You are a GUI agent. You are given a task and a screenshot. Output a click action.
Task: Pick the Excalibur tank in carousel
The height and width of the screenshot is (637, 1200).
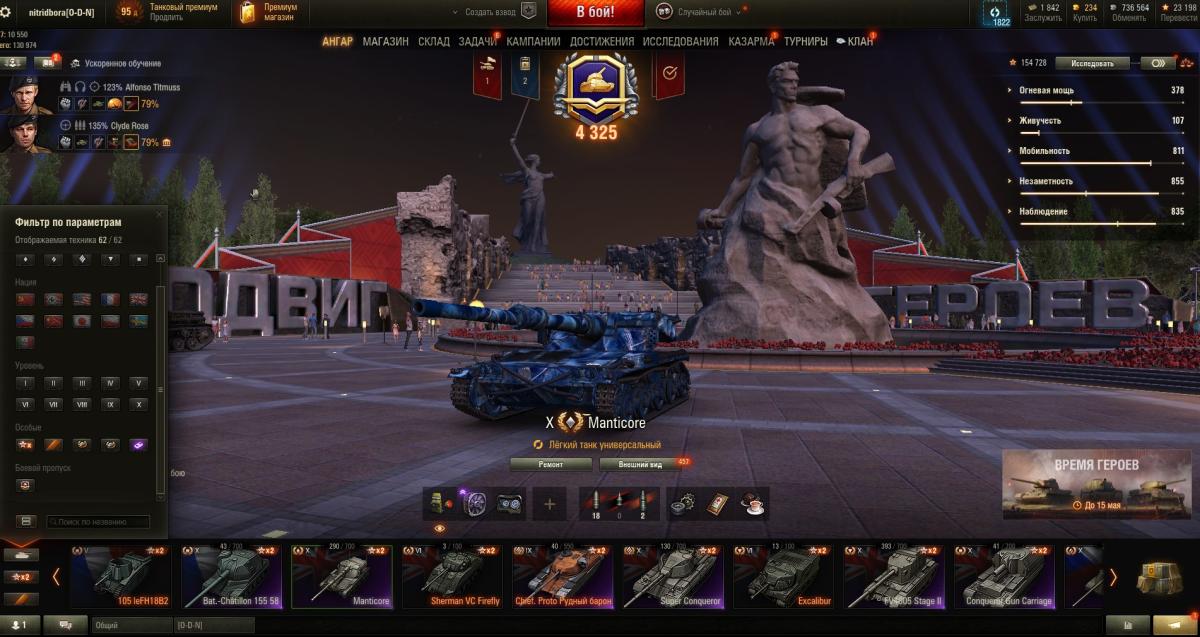click(783, 577)
